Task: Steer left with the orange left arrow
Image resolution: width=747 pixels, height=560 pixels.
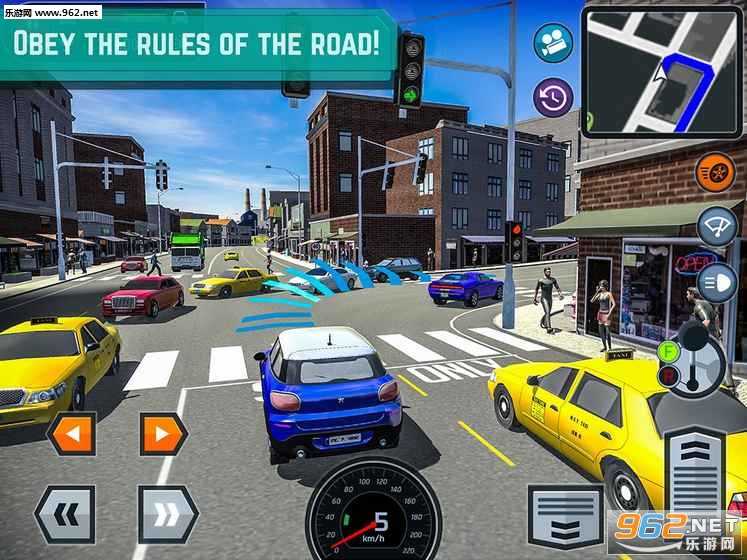Action: tap(72, 434)
